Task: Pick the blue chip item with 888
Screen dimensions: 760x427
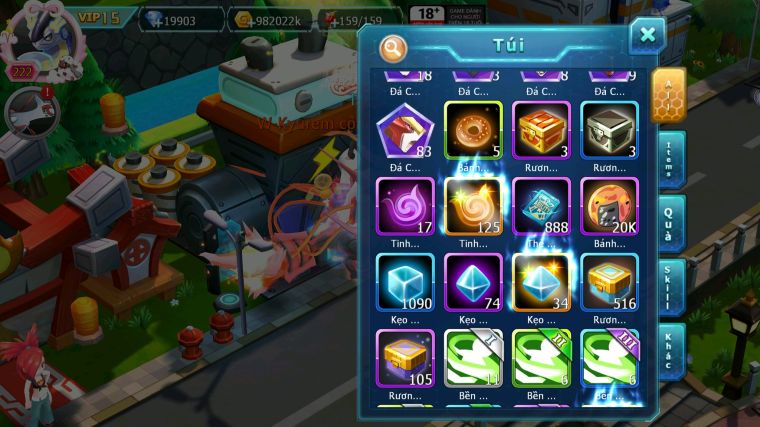Action: 541,206
